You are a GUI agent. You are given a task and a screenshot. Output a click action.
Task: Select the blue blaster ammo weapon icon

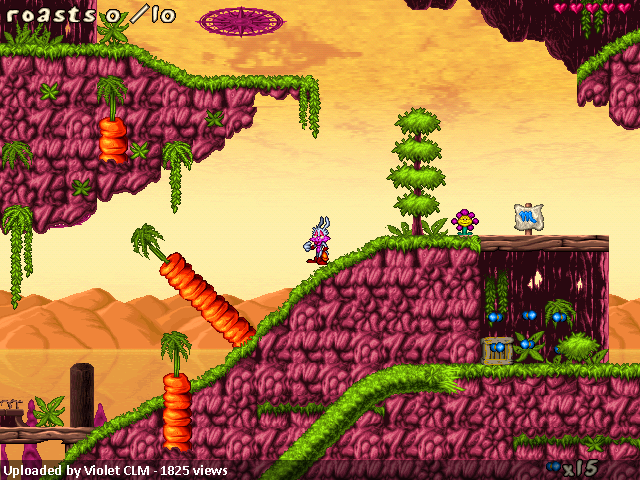pyautogui.click(x=553, y=467)
